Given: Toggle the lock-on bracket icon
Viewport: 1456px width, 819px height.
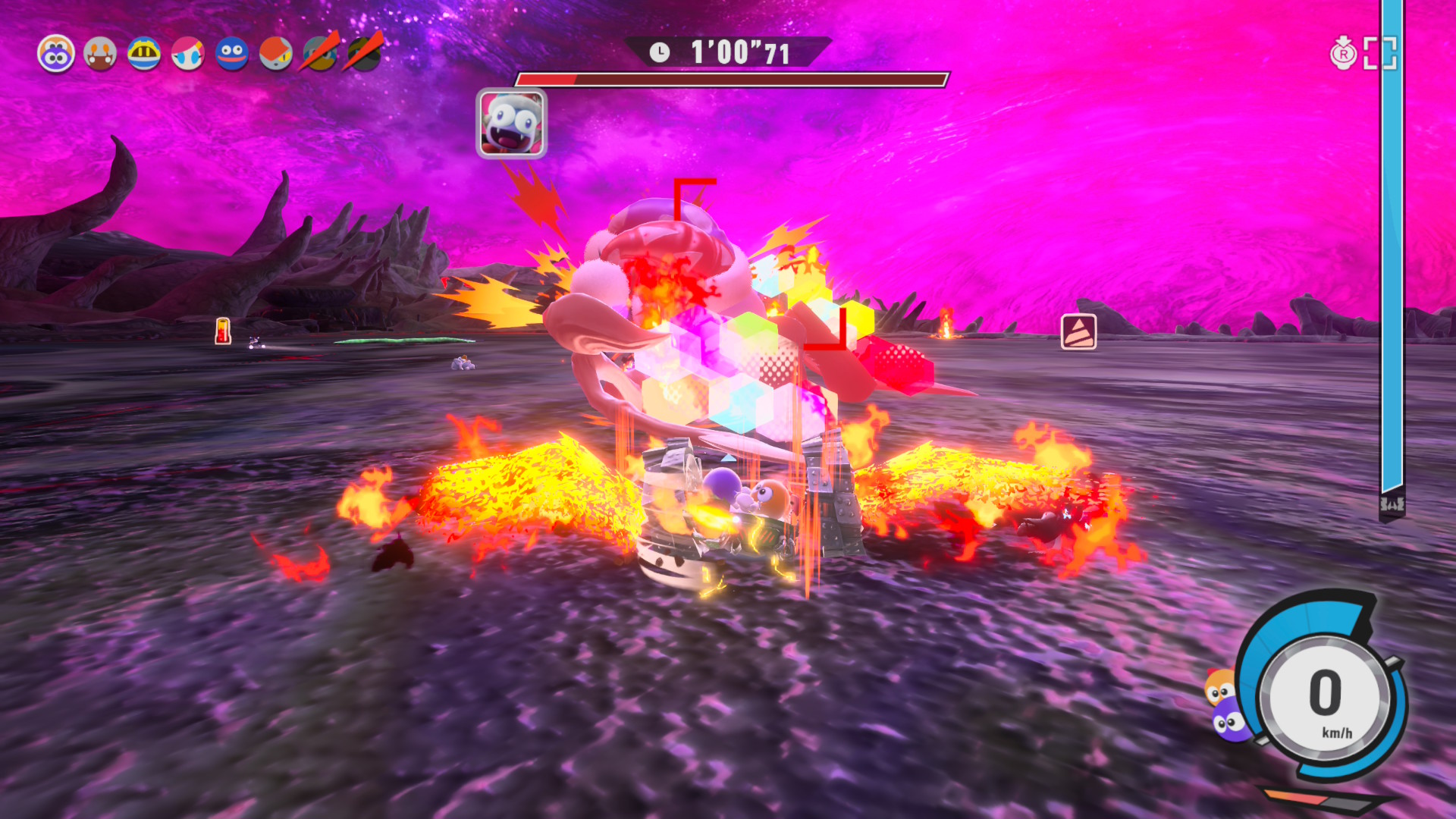Looking at the screenshot, I should click(1380, 54).
